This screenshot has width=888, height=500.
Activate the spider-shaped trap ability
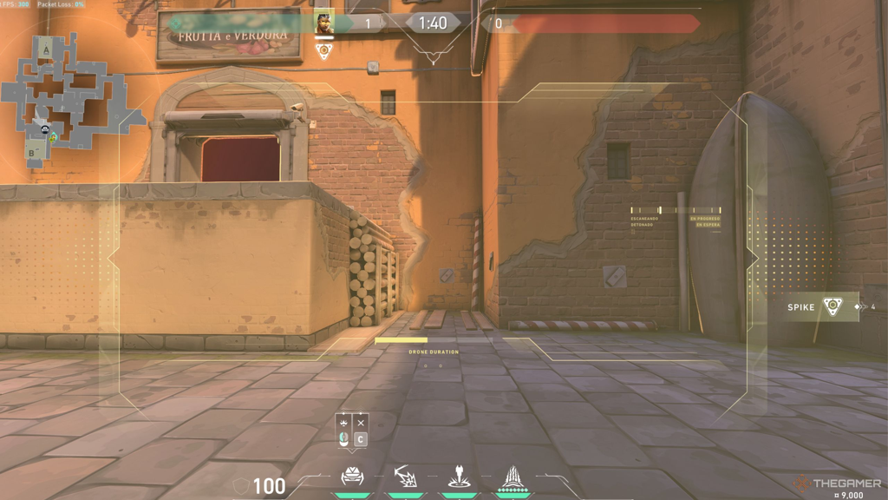[352, 475]
